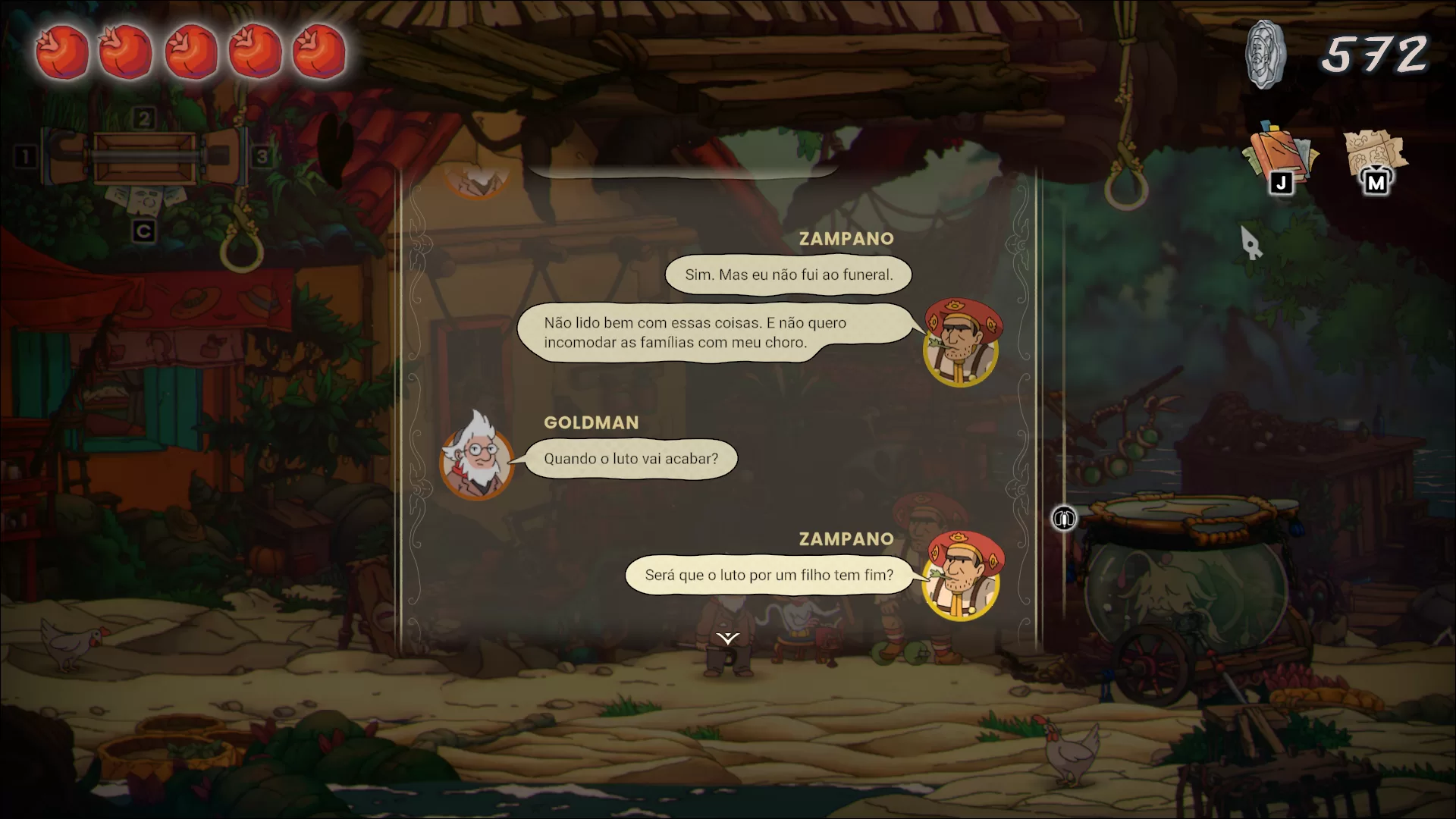Advance dialogue with the down arrow
The height and width of the screenshot is (819, 1456).
tap(728, 639)
